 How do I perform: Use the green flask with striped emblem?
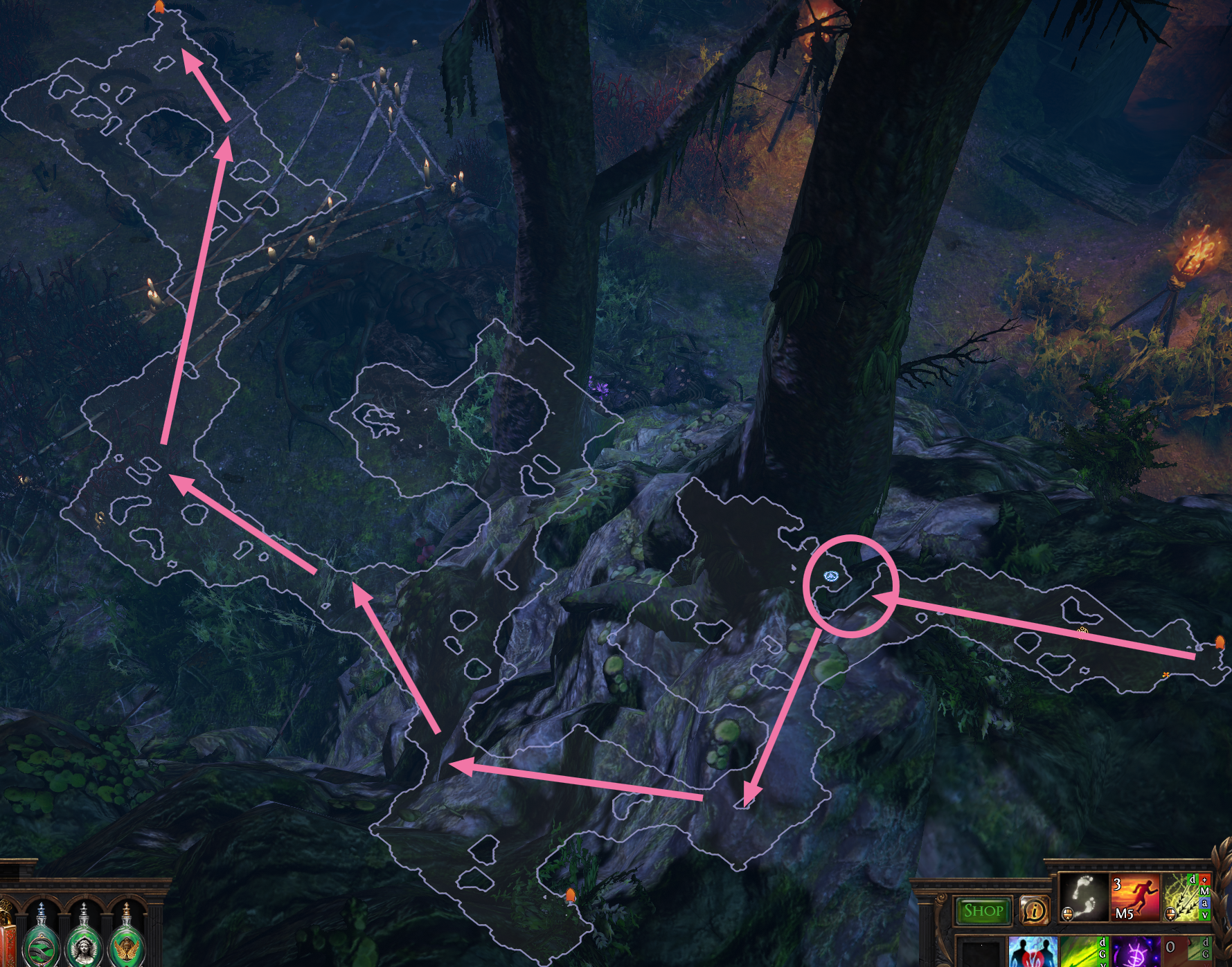(42, 943)
